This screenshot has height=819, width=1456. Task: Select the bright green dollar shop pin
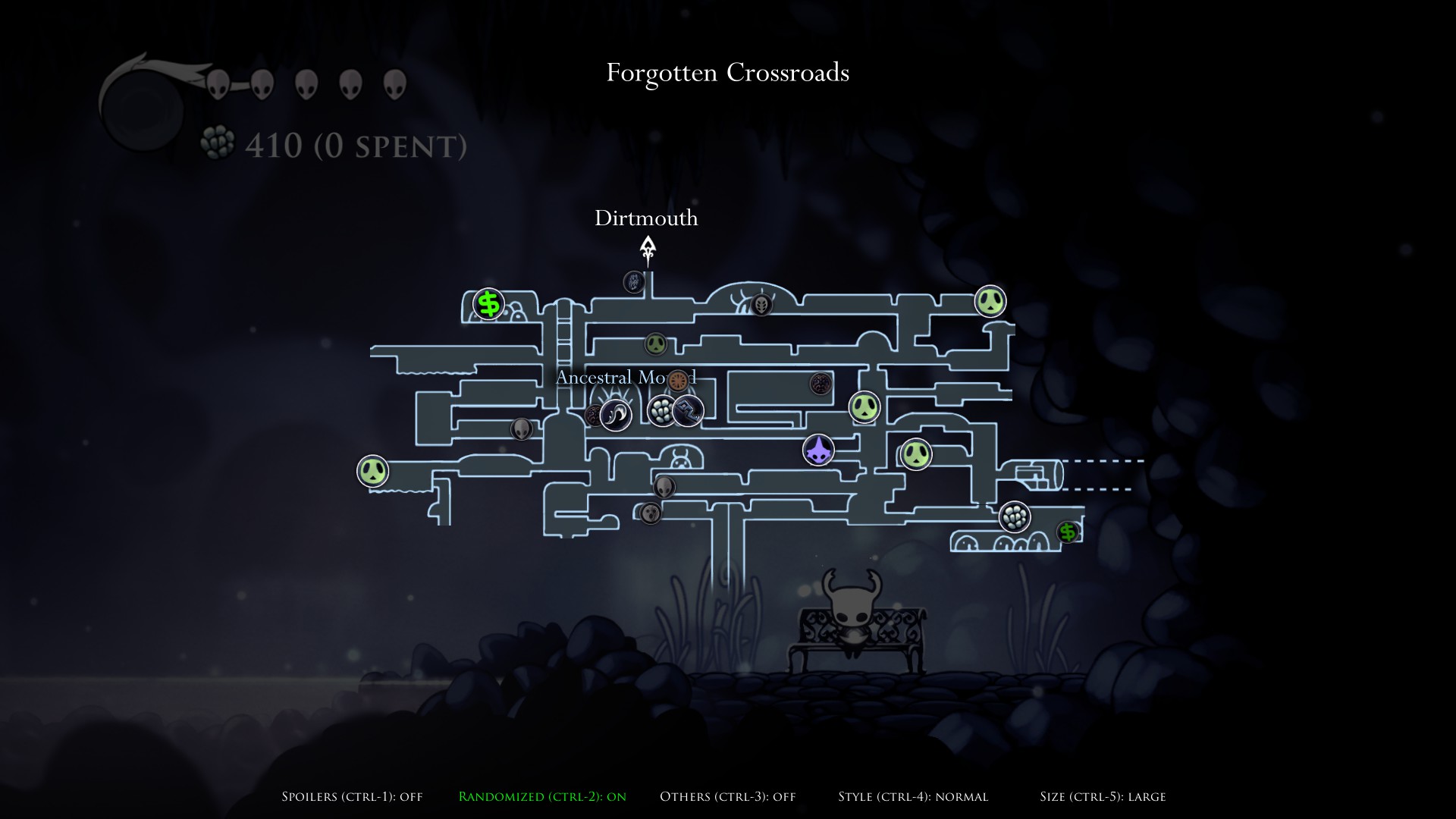click(489, 304)
